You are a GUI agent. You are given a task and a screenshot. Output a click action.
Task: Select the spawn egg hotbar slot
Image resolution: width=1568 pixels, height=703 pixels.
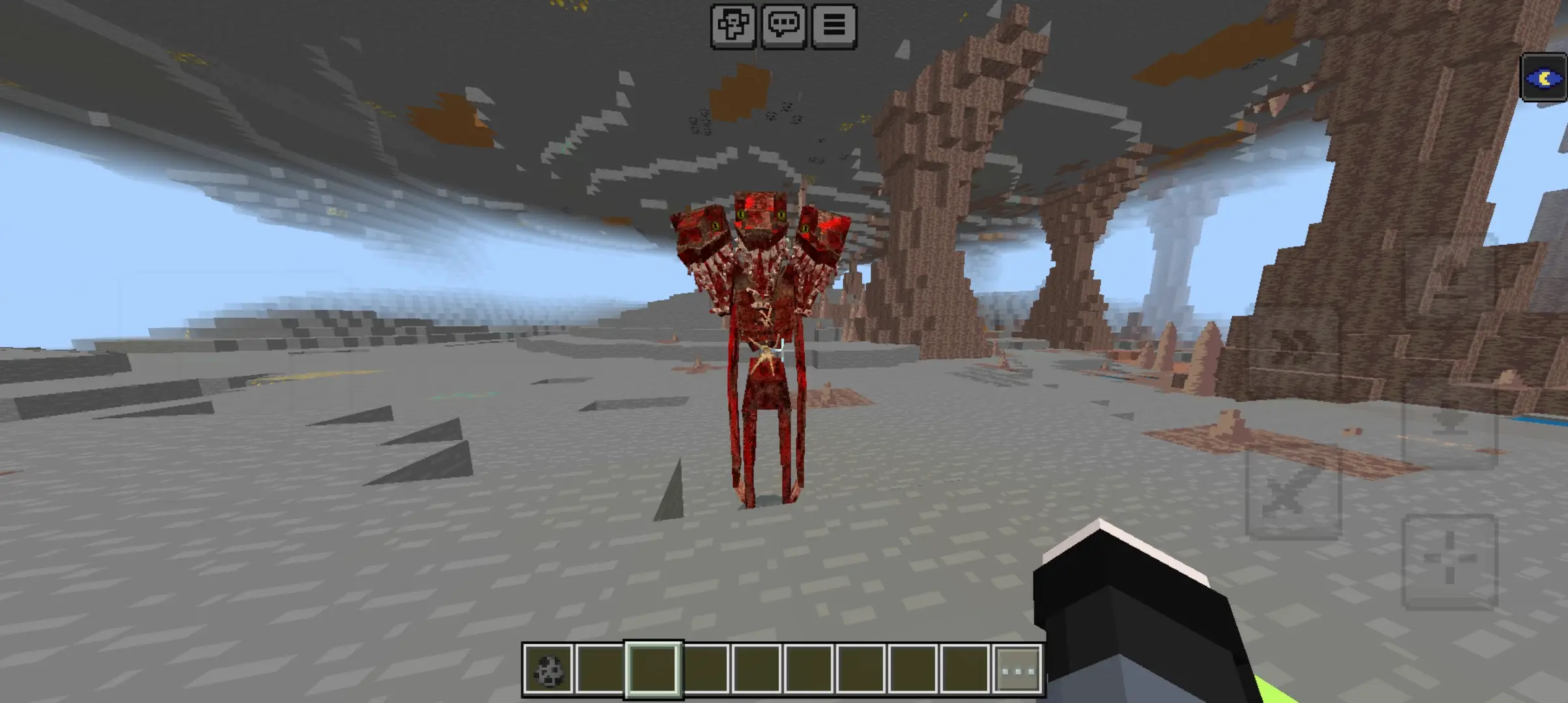[x=548, y=670]
